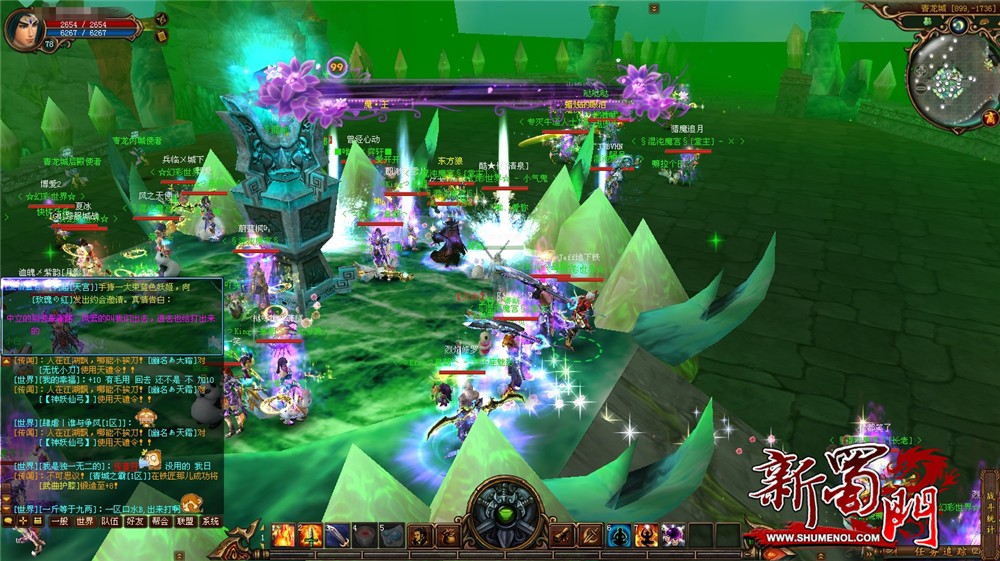The width and height of the screenshot is (1000, 561).
Task: Open the 队伍 chat tab
Action: point(110,521)
